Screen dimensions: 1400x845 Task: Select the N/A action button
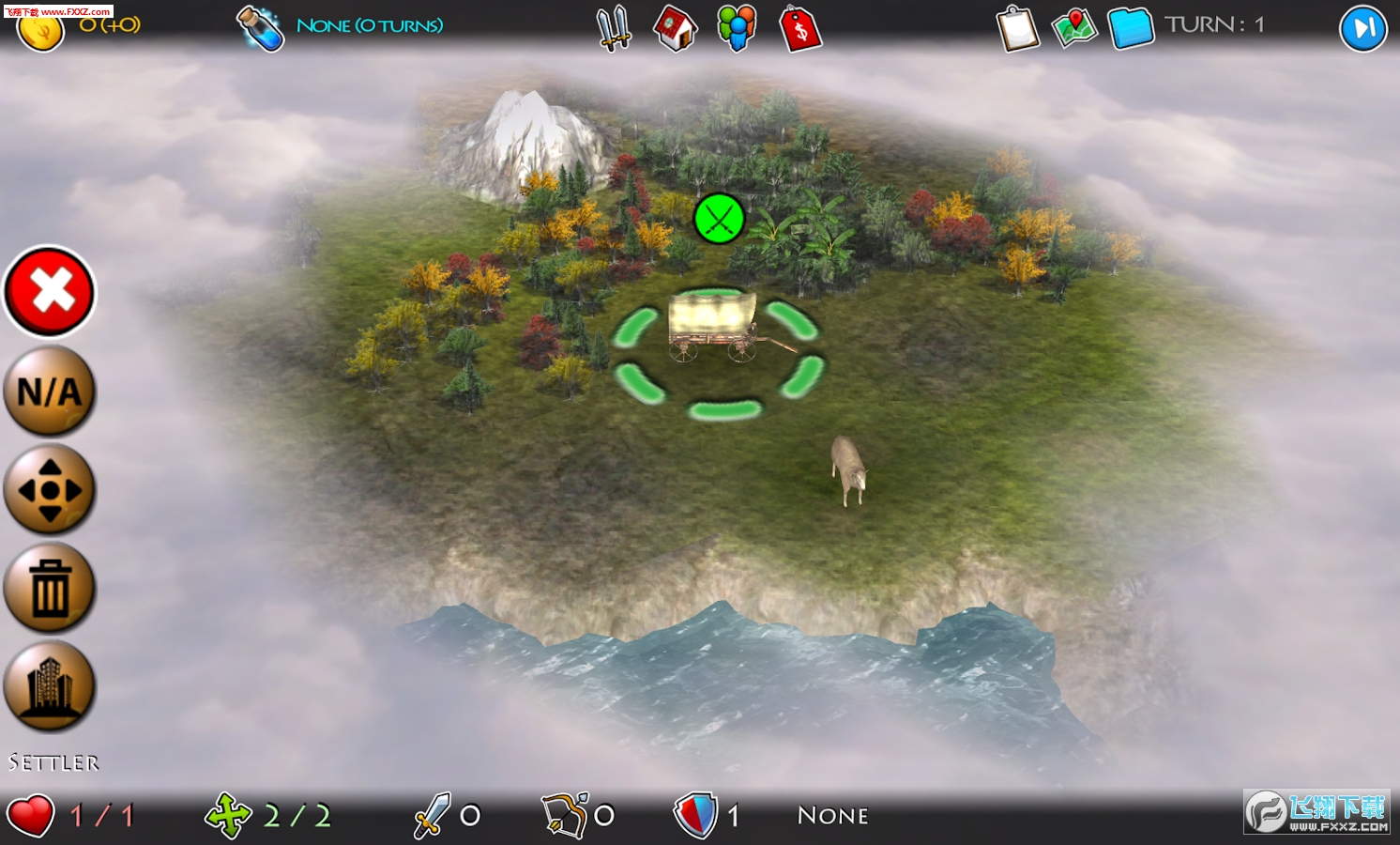(x=50, y=391)
